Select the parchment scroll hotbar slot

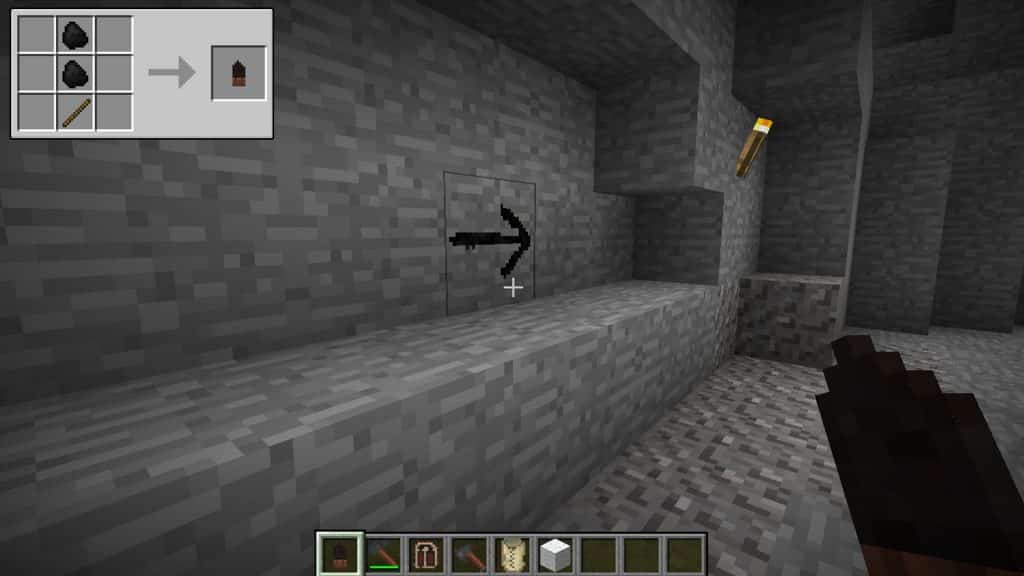coord(512,553)
